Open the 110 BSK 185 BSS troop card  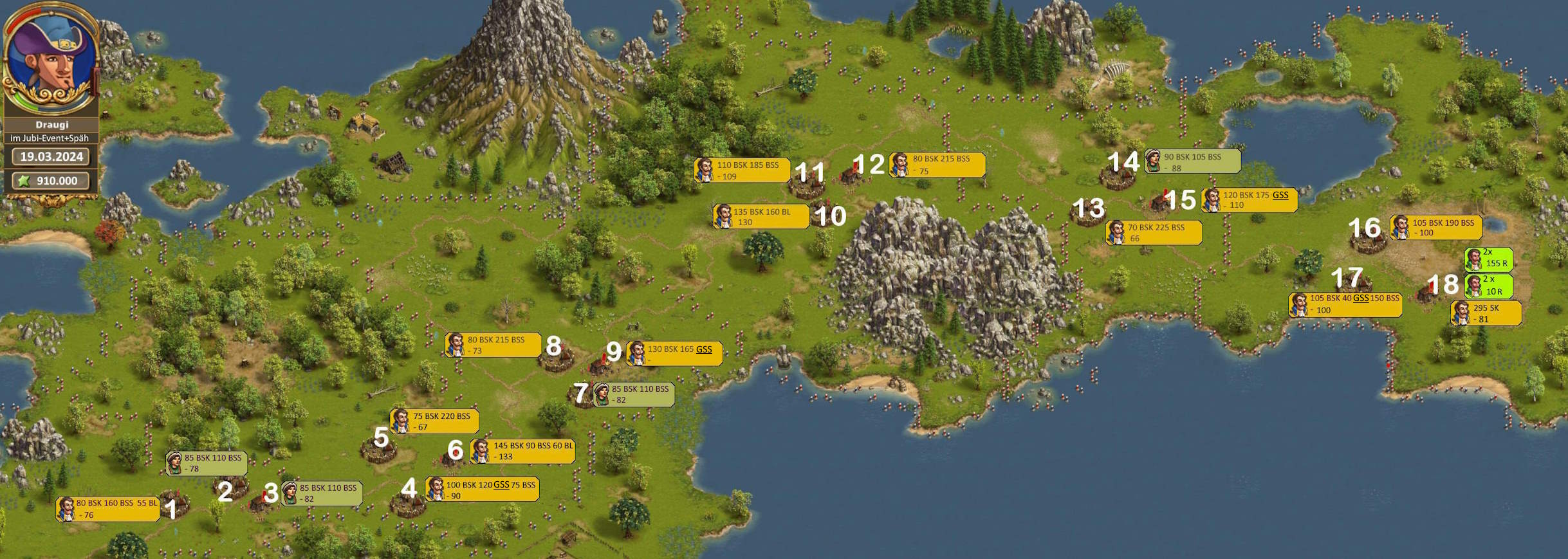click(742, 170)
